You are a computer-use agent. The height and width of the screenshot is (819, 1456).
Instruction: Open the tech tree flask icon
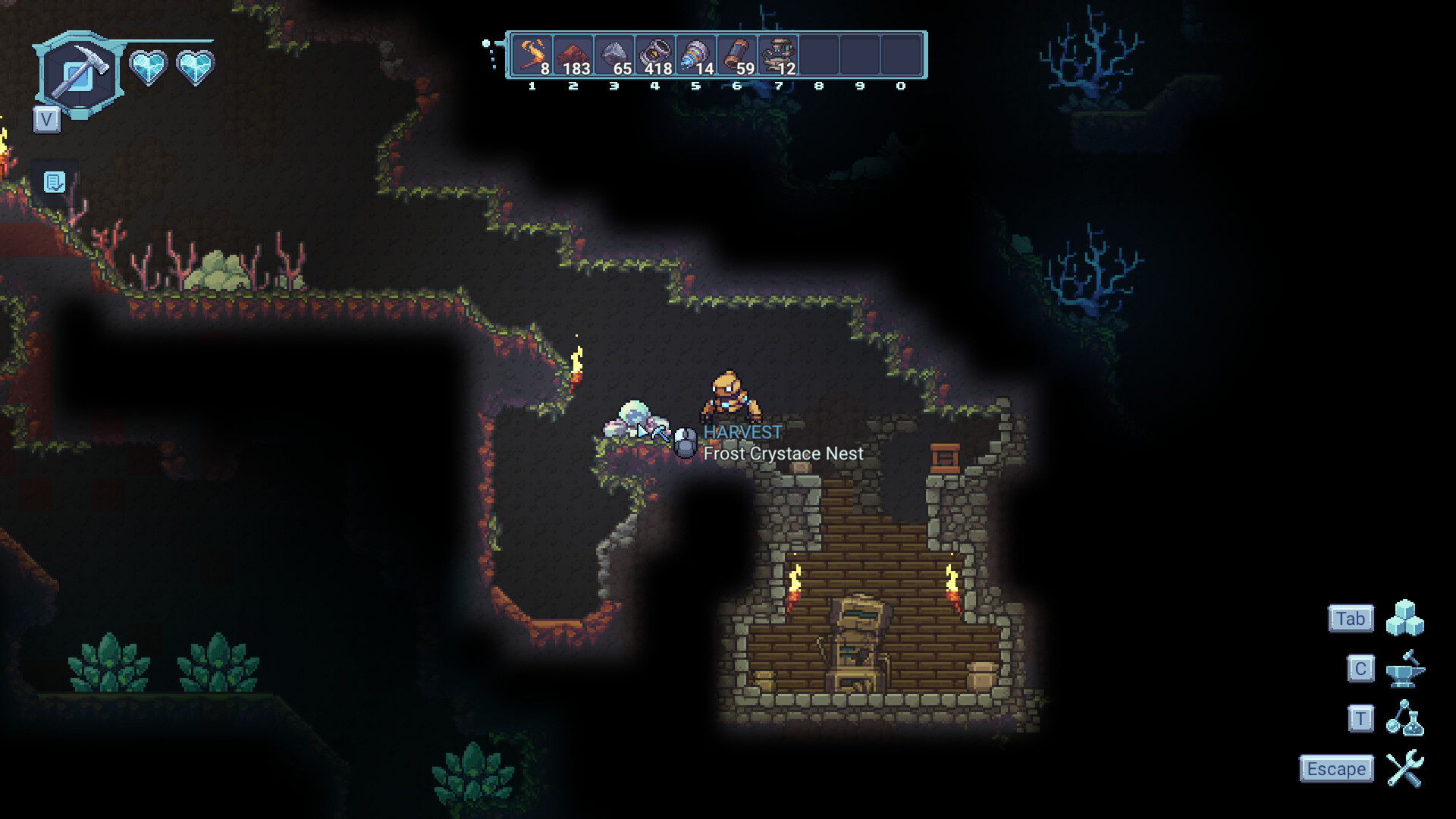coord(1407,719)
